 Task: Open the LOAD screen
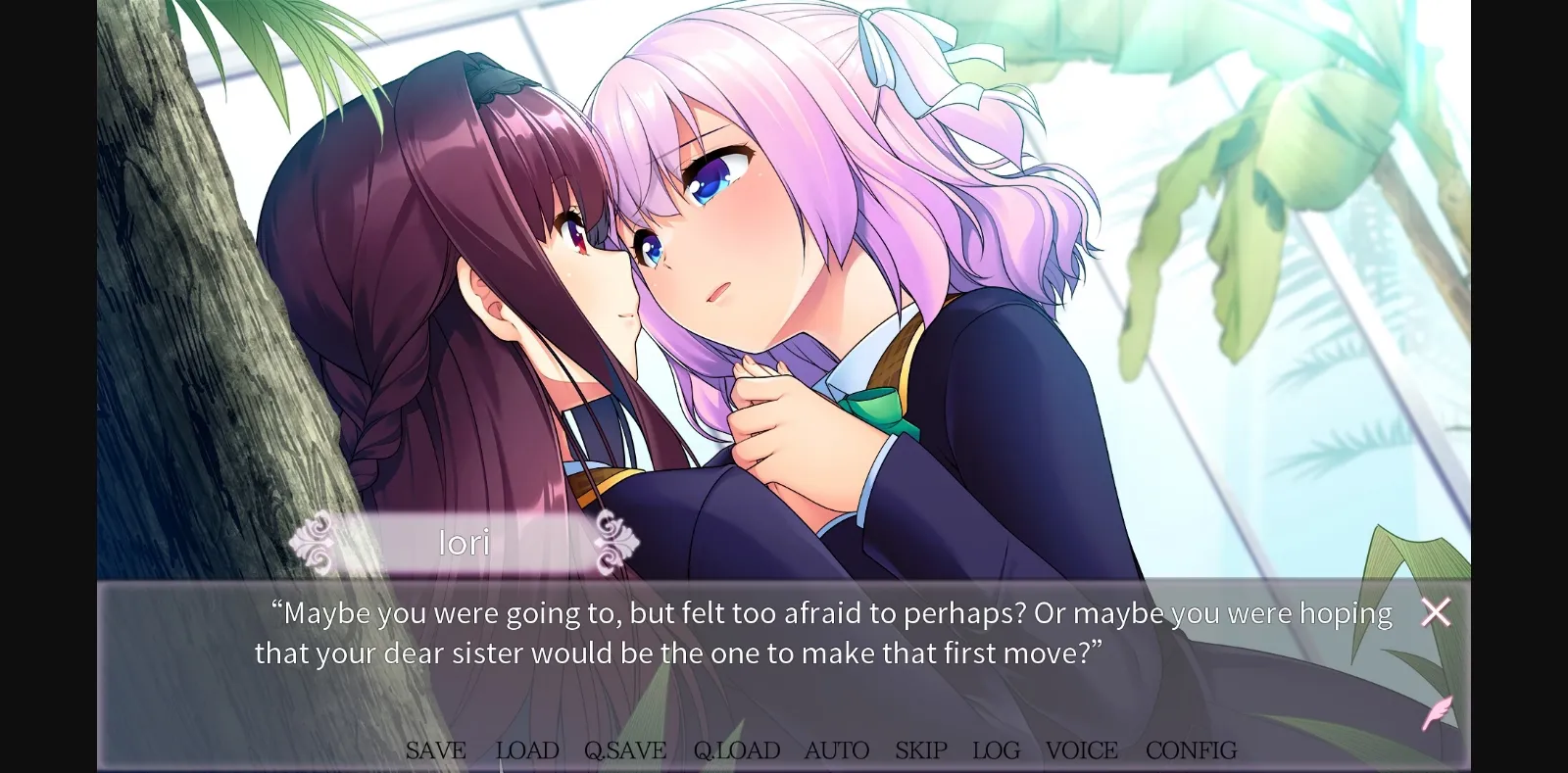(x=526, y=750)
